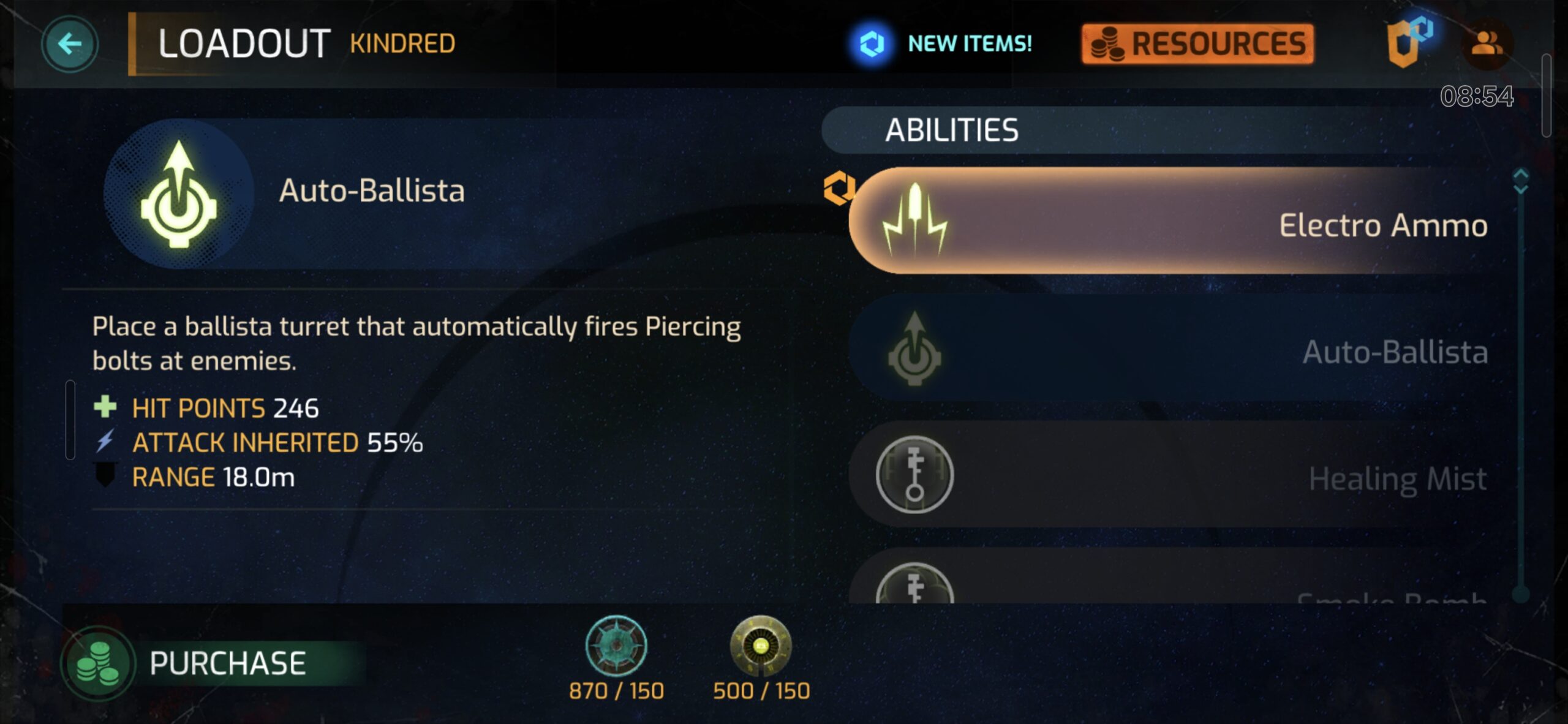
Task: Open the New Items notification
Action: [x=942, y=43]
